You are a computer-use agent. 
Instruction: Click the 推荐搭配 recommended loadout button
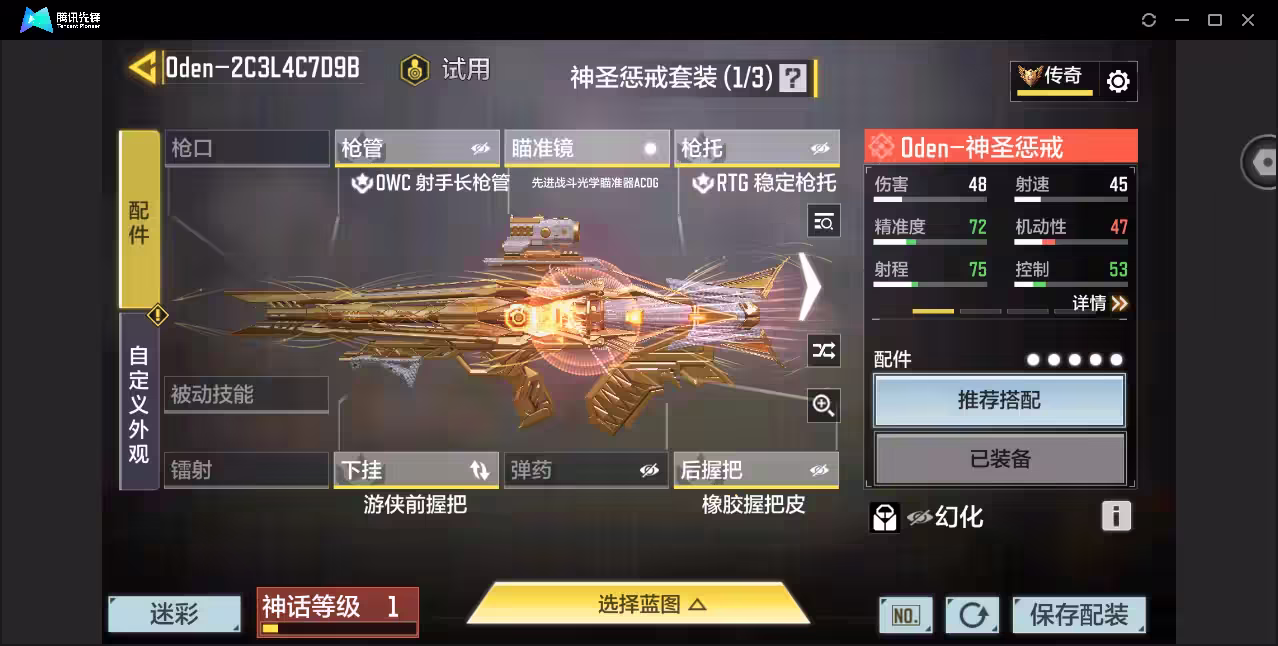[999, 400]
